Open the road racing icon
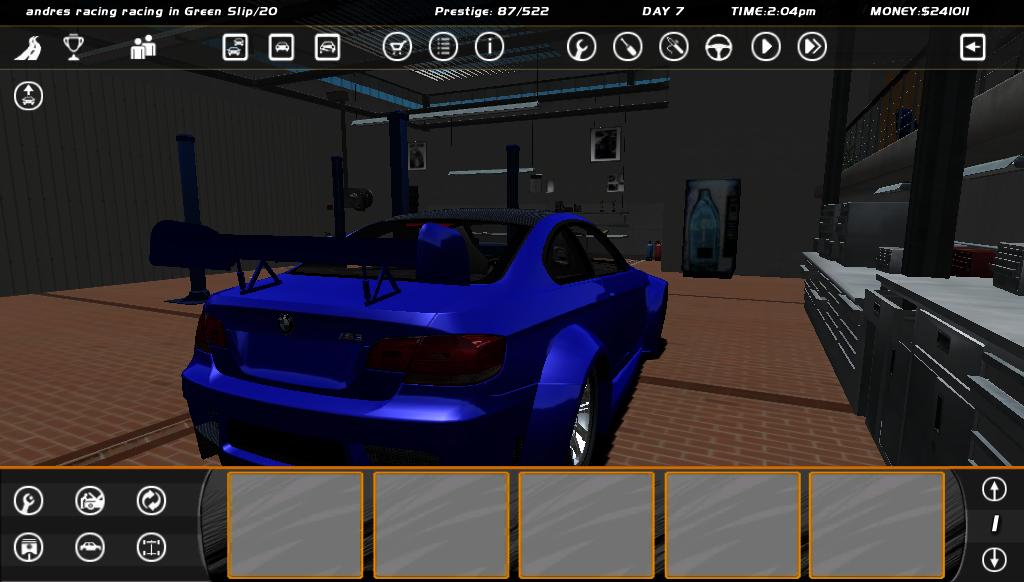Viewport: 1024px width, 582px height. point(28,47)
